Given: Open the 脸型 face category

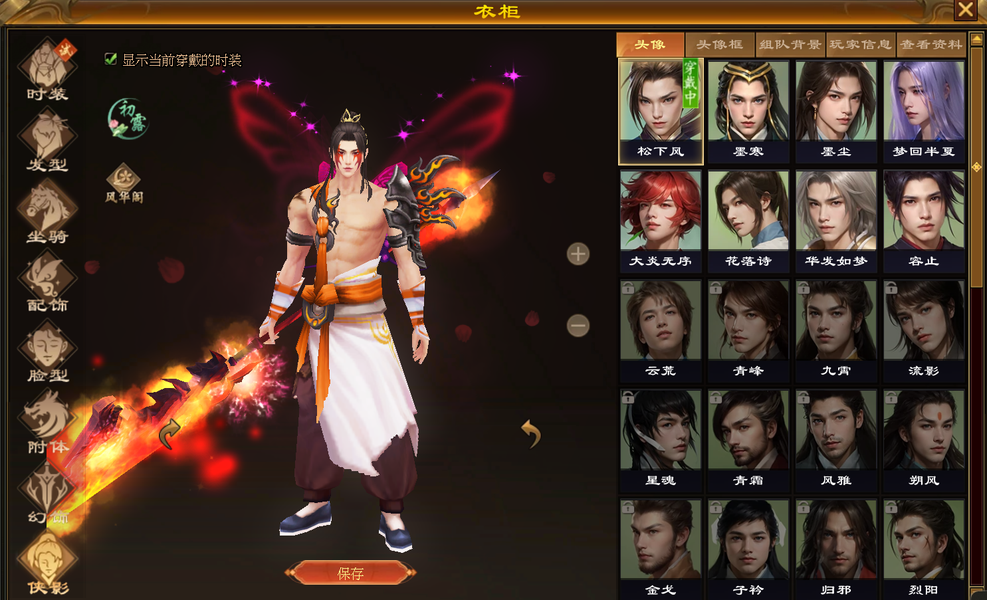Looking at the screenshot, I should click(x=47, y=350).
